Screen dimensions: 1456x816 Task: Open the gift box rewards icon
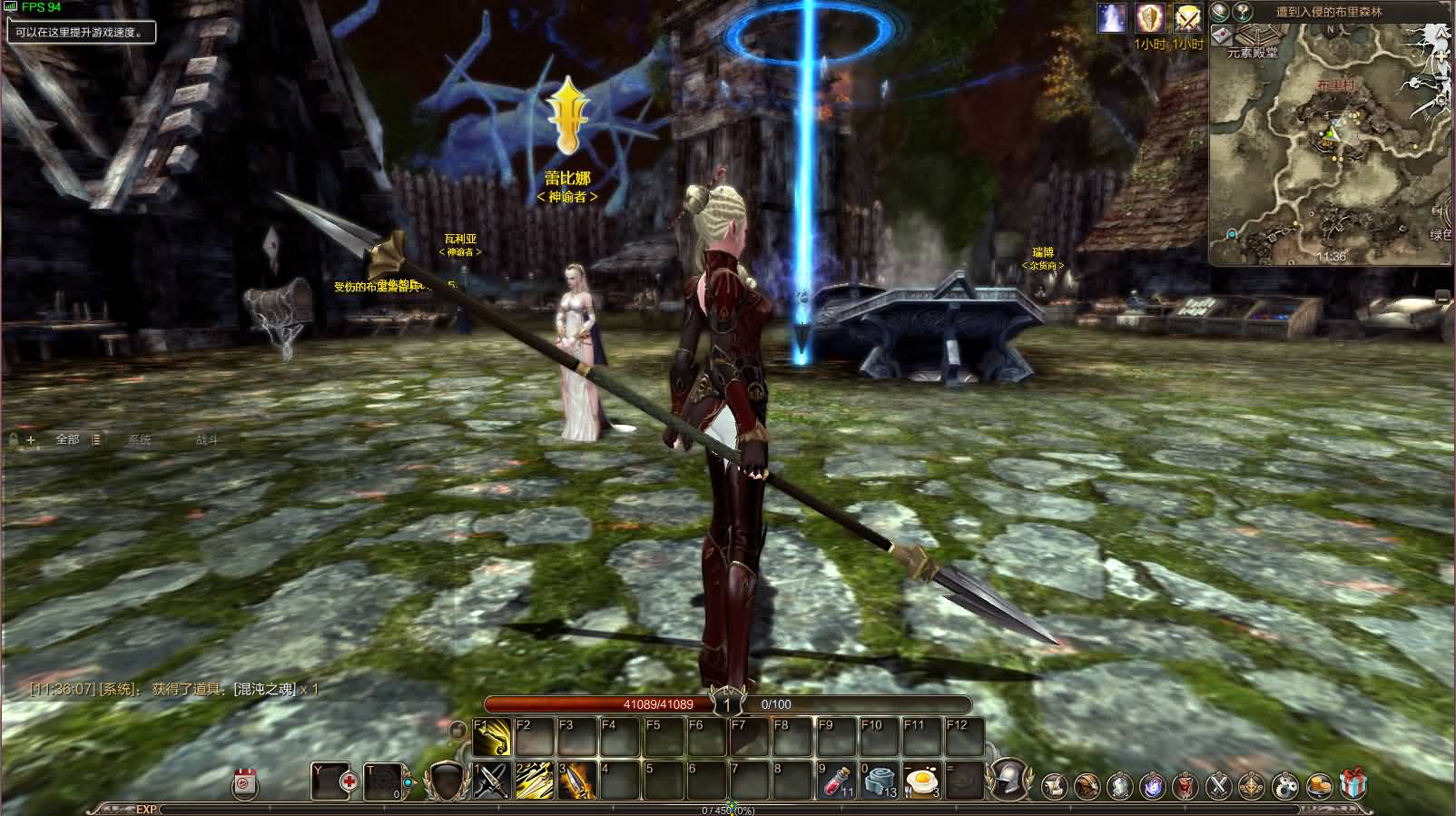(1351, 782)
